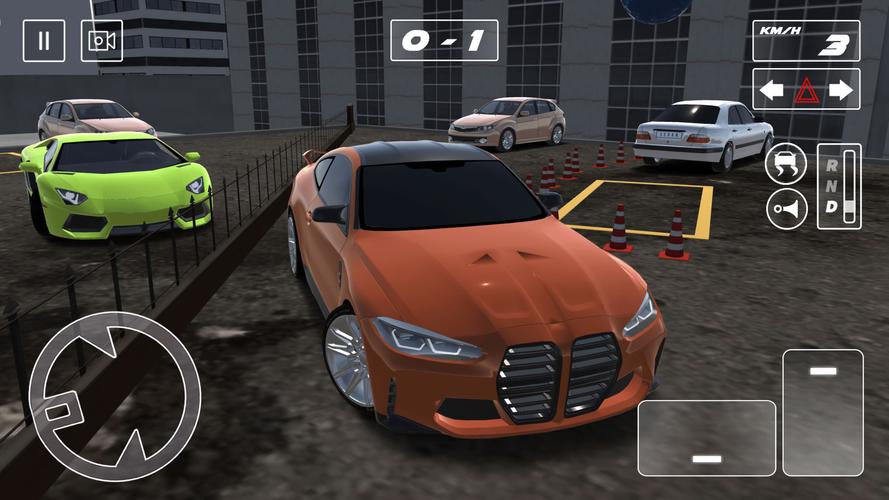Apply the brake pedal
This screenshot has height=500, width=889.
707,438
